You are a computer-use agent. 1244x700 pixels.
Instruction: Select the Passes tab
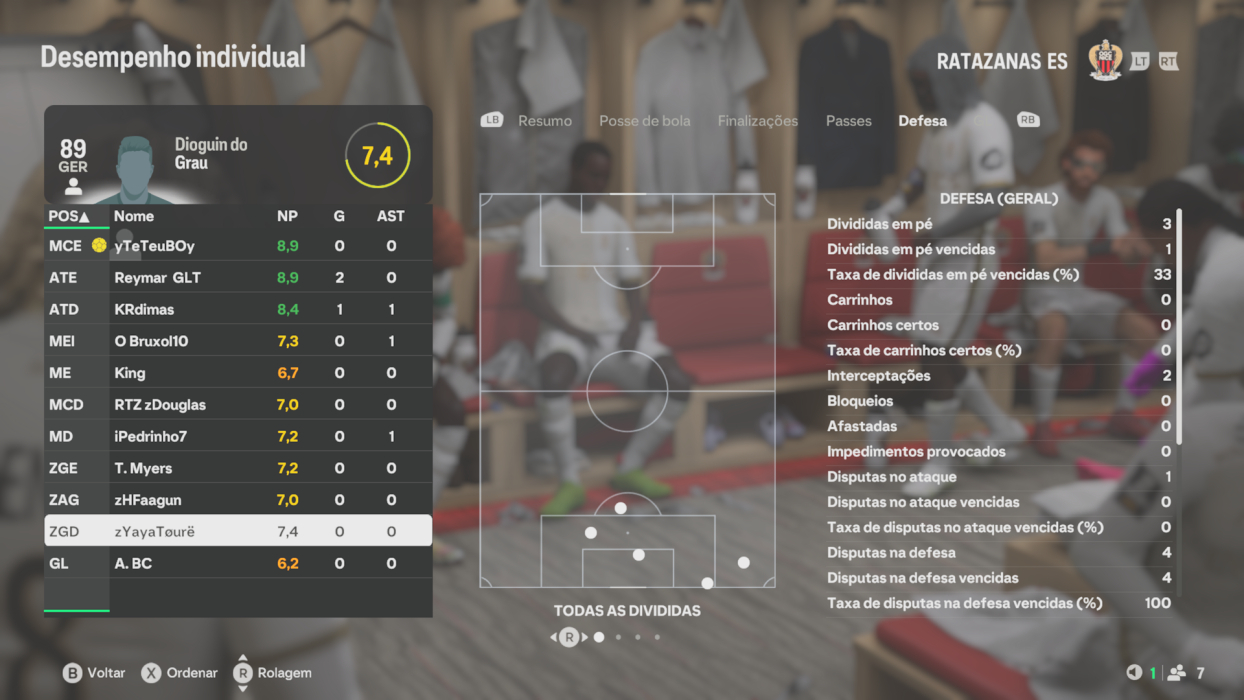[x=848, y=121]
